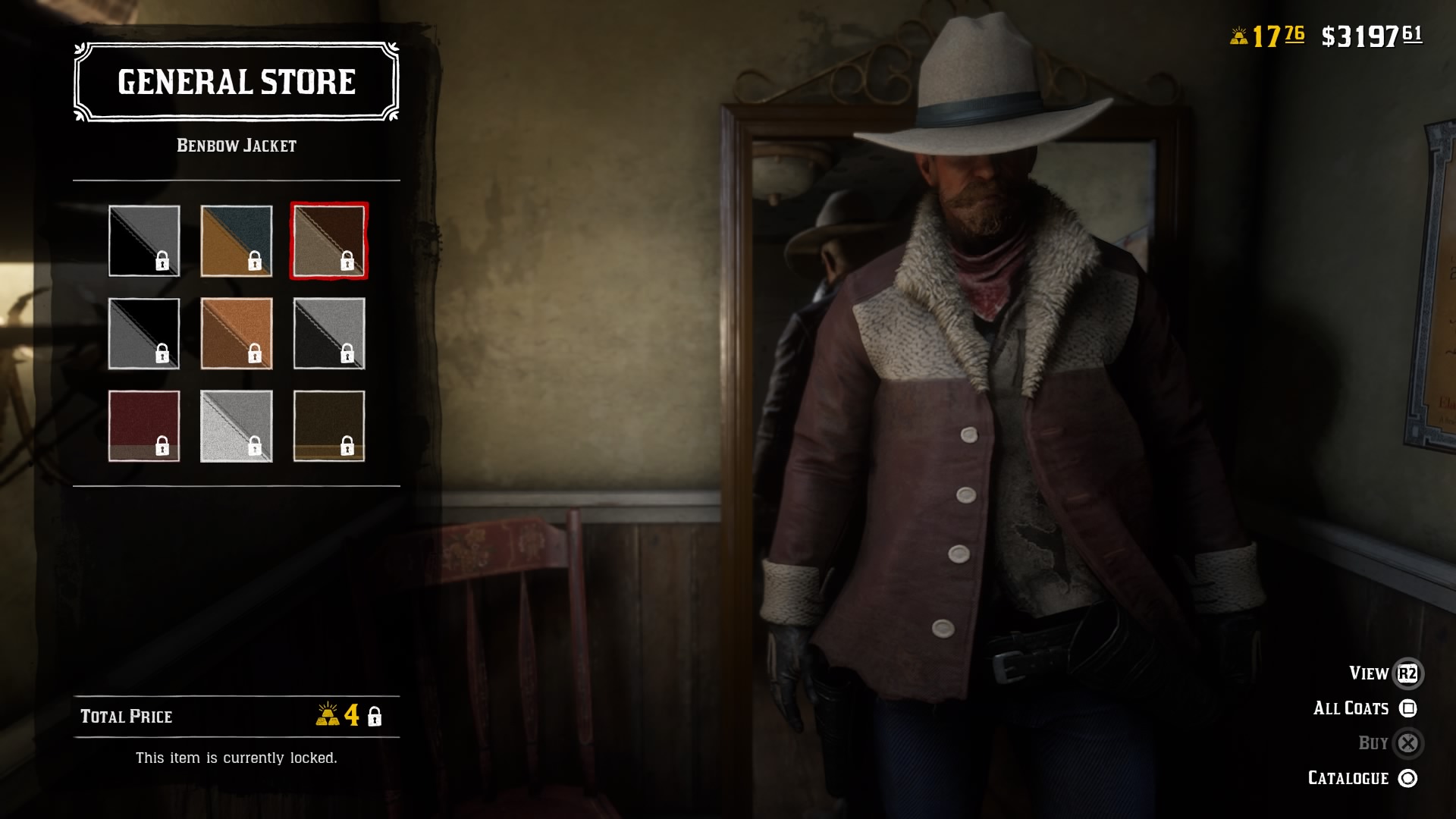Select the highlighted brown jacket color variant
The height and width of the screenshot is (819, 1456).
[x=329, y=241]
